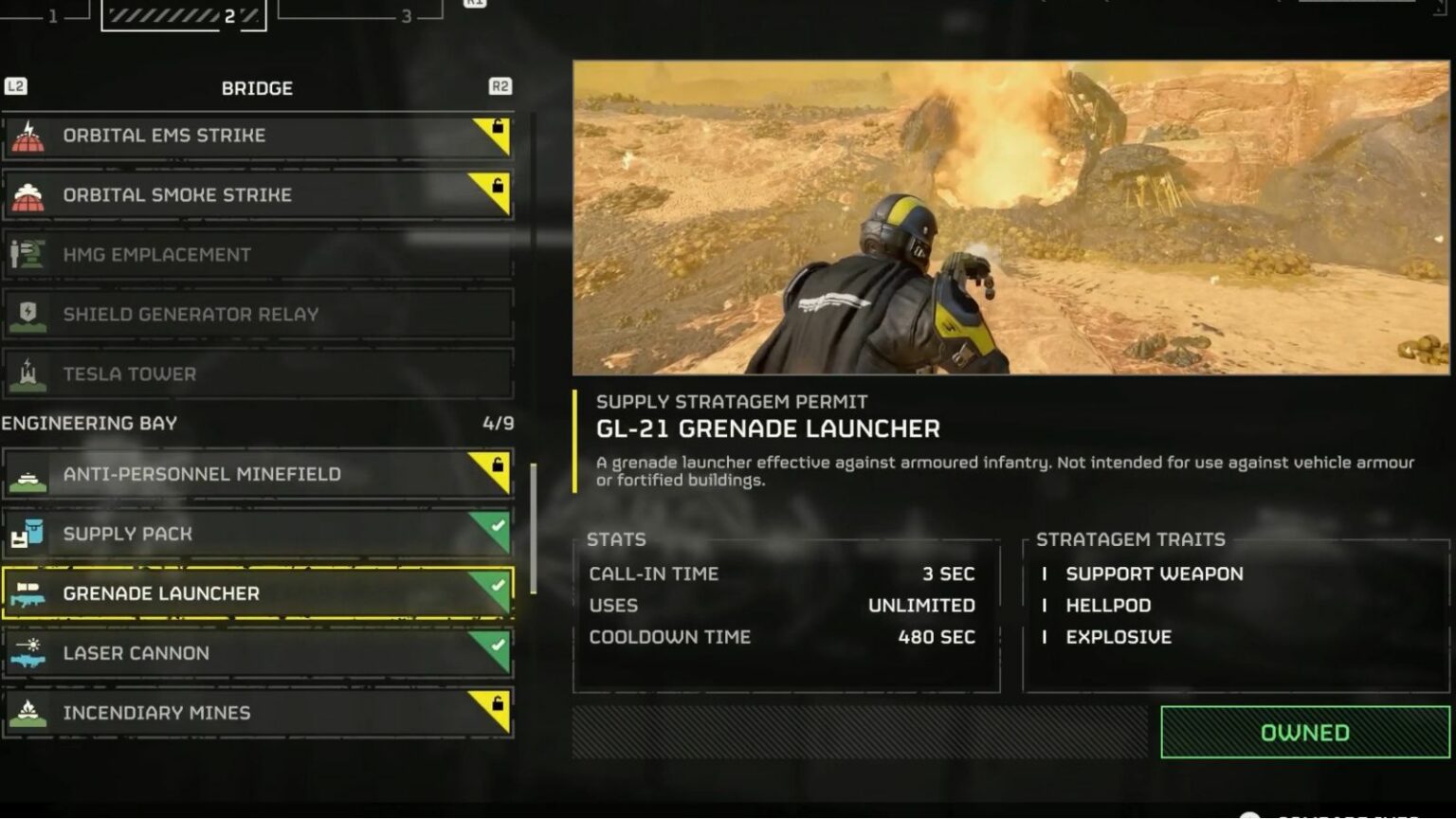Select the Orbital EMS Strike stratagem

point(256,136)
